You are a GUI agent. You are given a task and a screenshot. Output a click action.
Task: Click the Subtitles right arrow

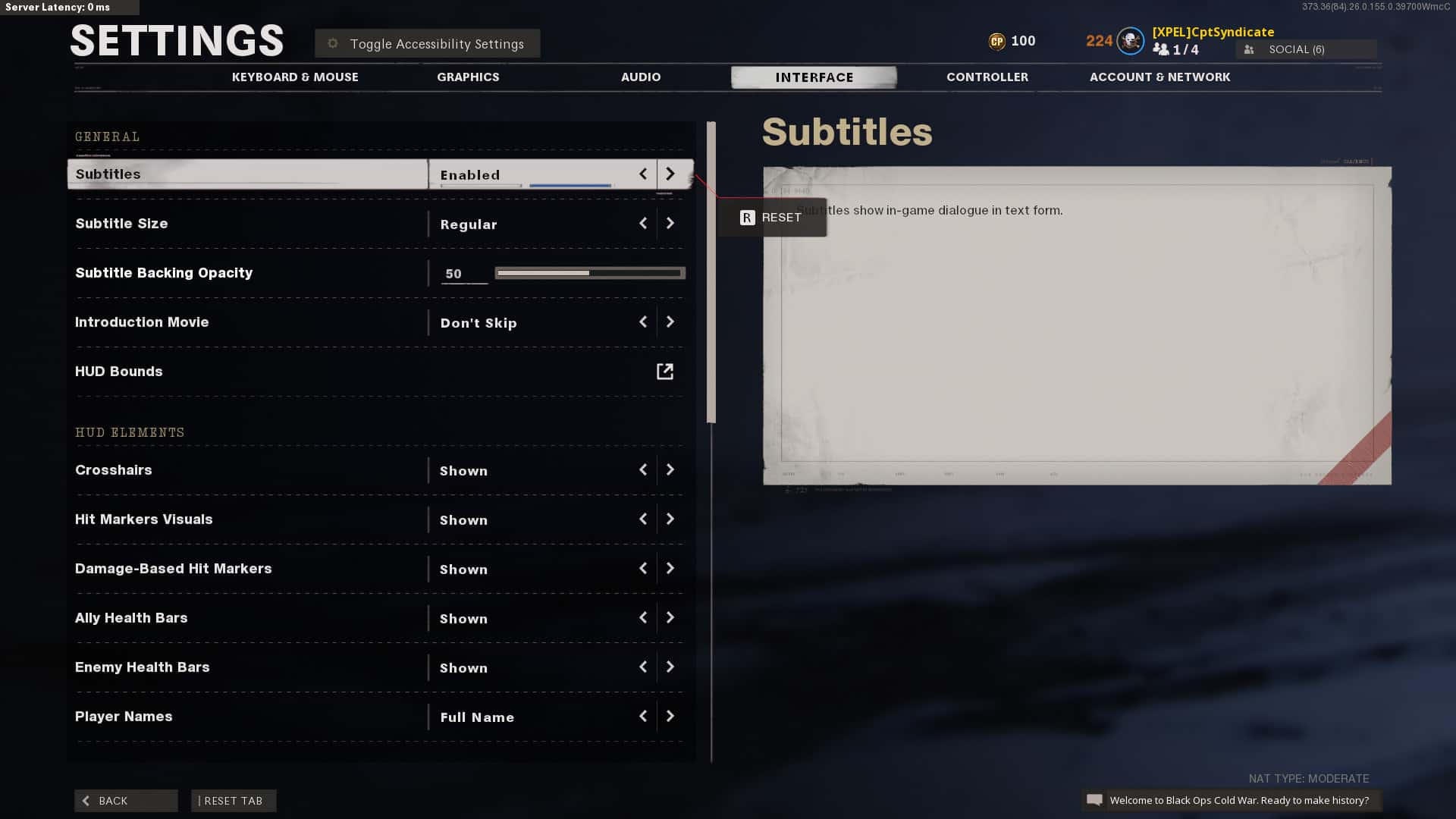pos(670,174)
